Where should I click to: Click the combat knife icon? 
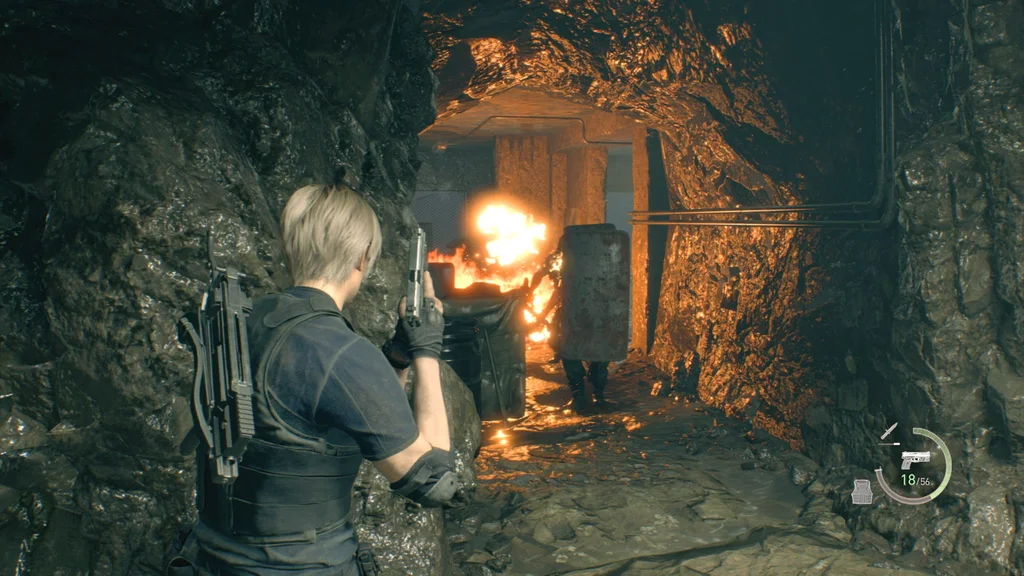888,432
